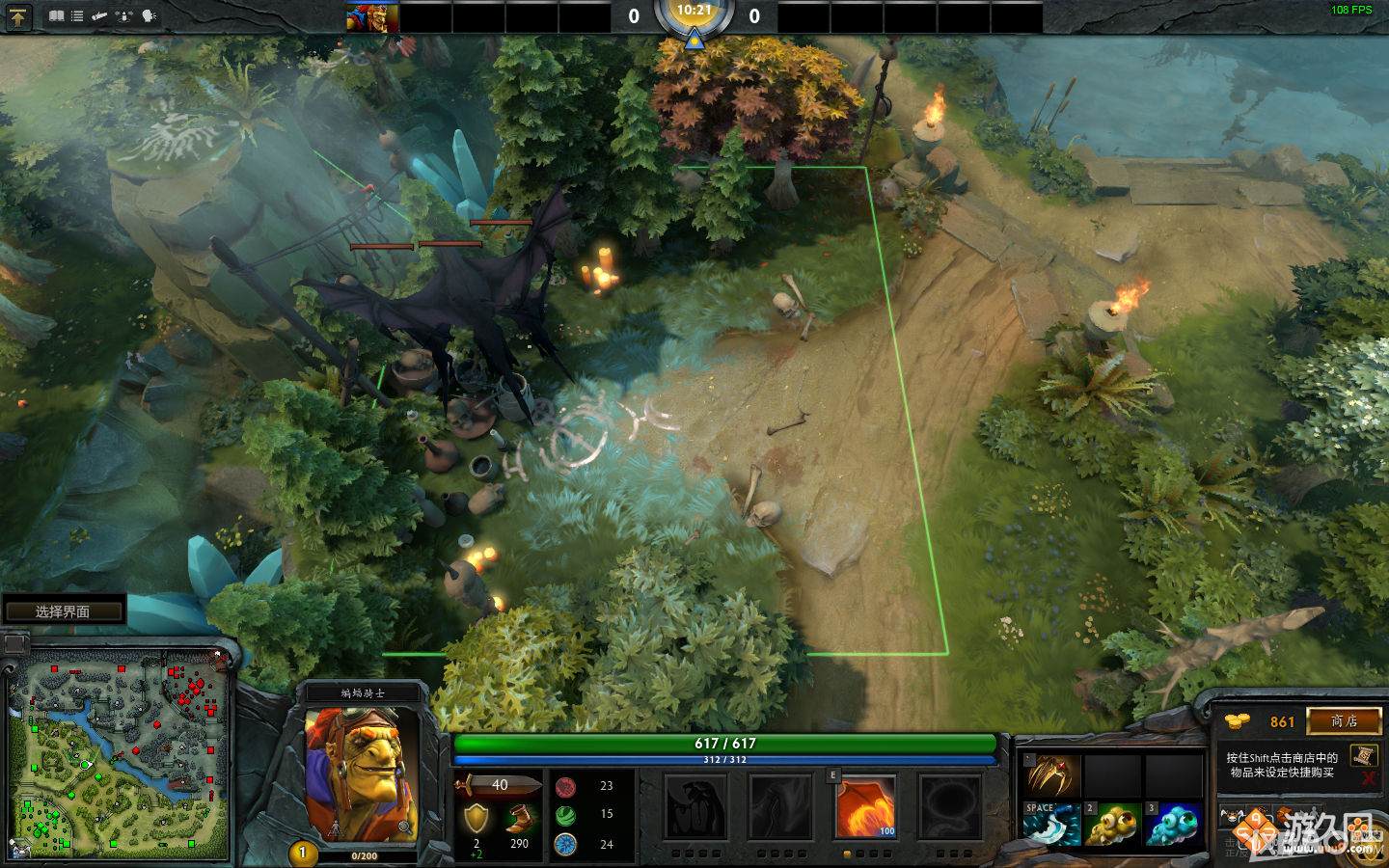
Task: Expand the main menu with the gold arrow
Action: [19, 16]
